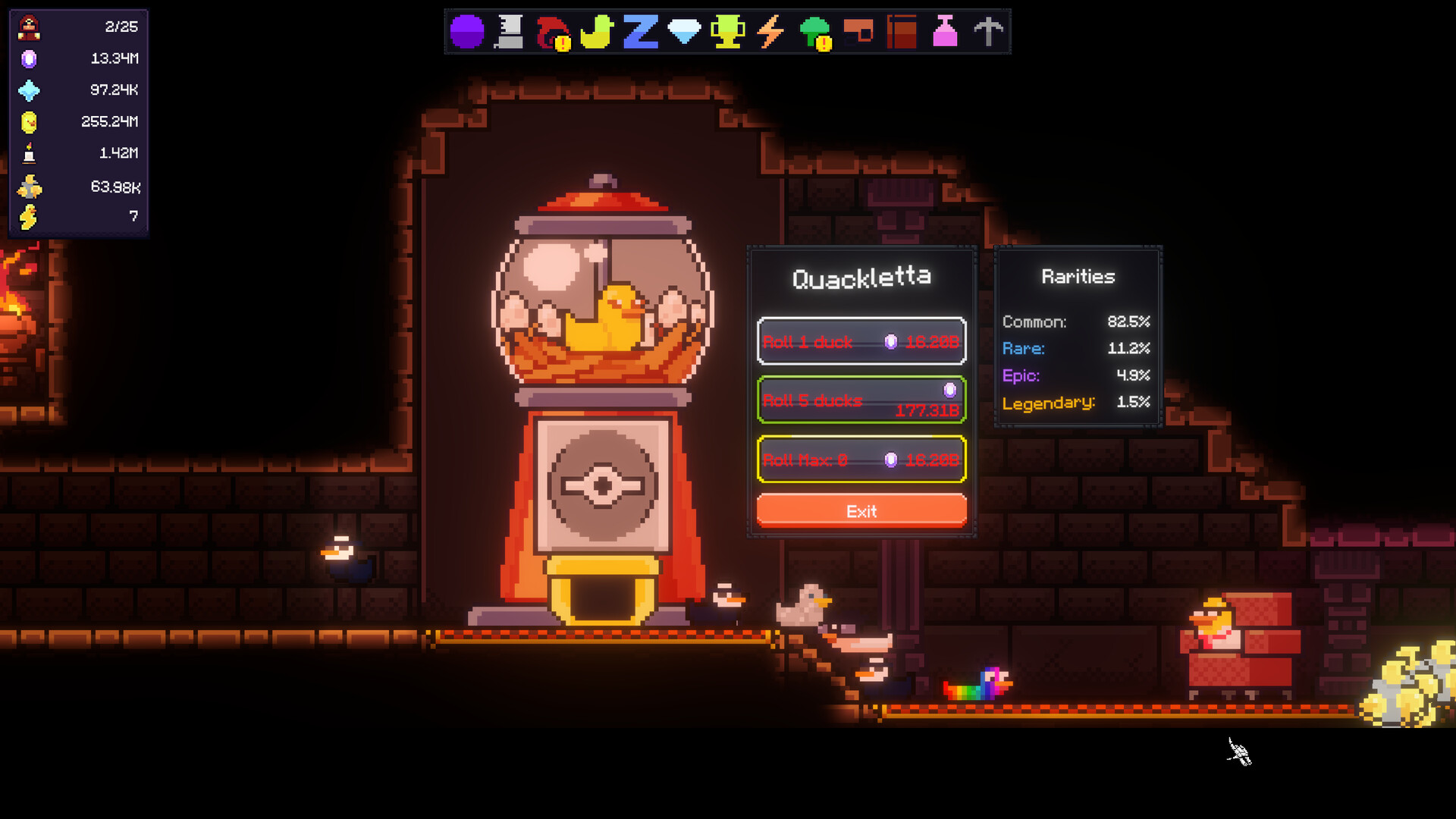Click the Roll Max 0 button

point(861,460)
